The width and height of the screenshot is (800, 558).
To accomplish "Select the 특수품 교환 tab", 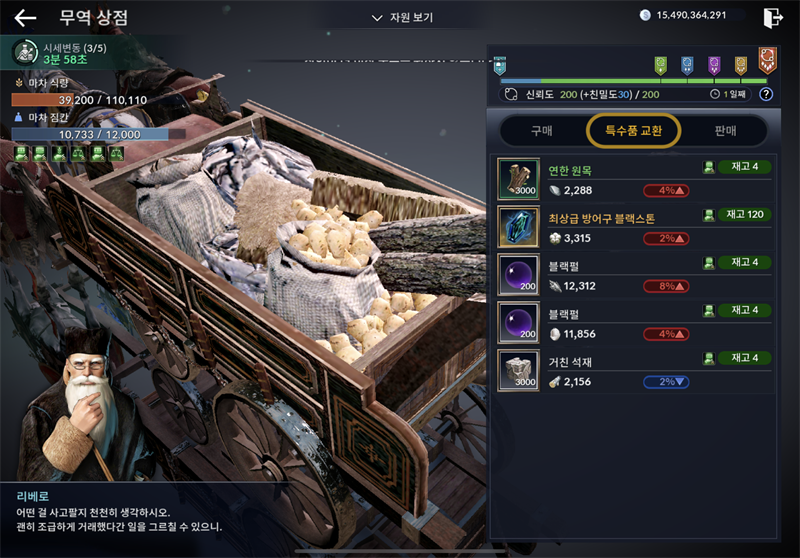I will click(x=633, y=130).
